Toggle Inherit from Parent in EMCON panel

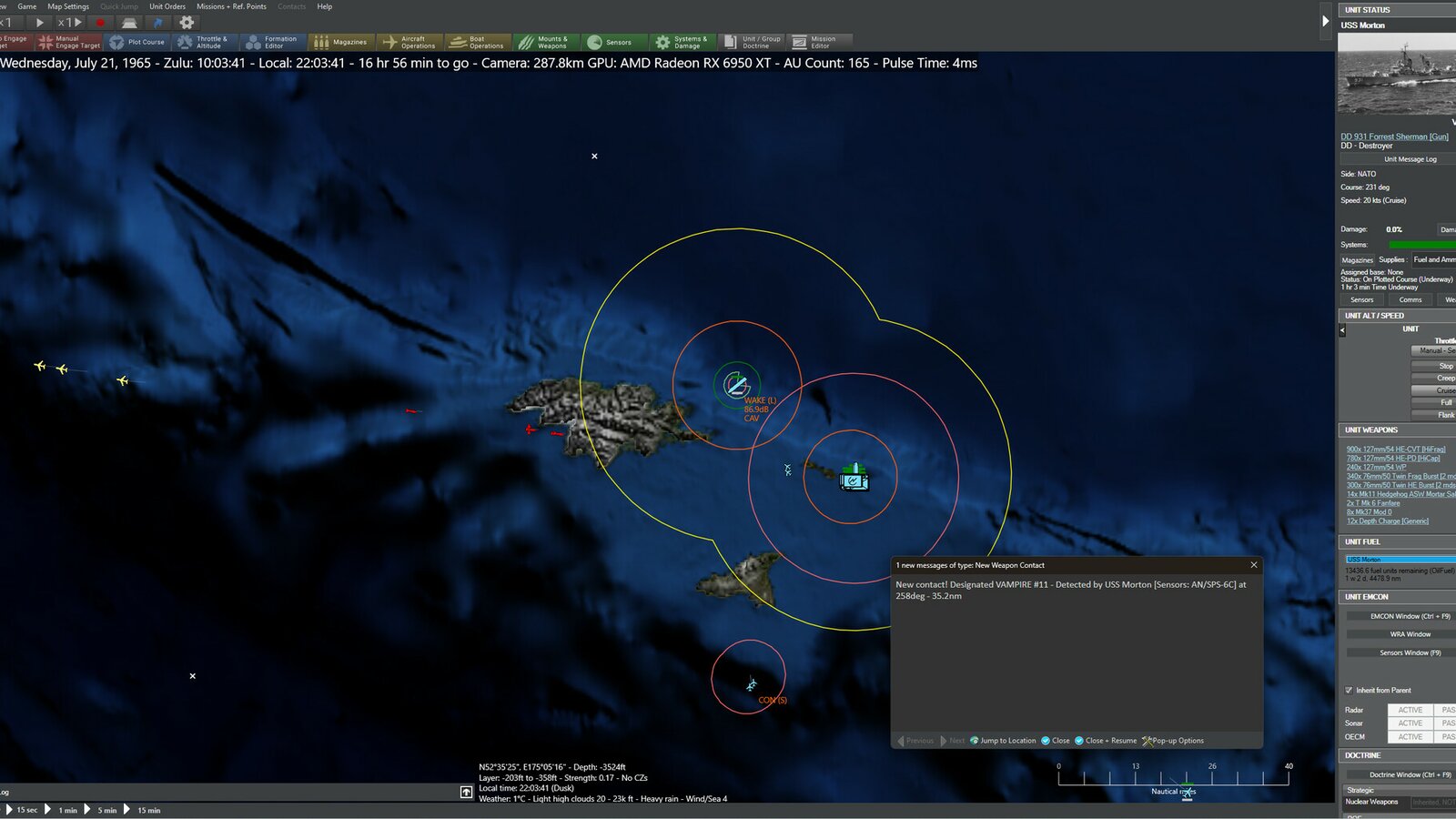click(1350, 689)
